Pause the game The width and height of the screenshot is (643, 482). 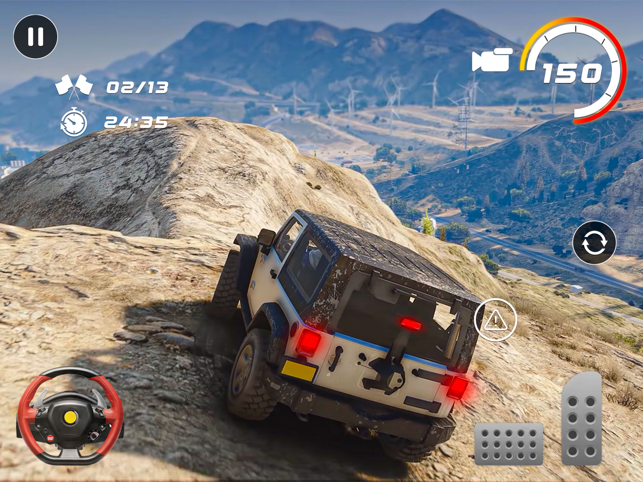[x=35, y=37]
